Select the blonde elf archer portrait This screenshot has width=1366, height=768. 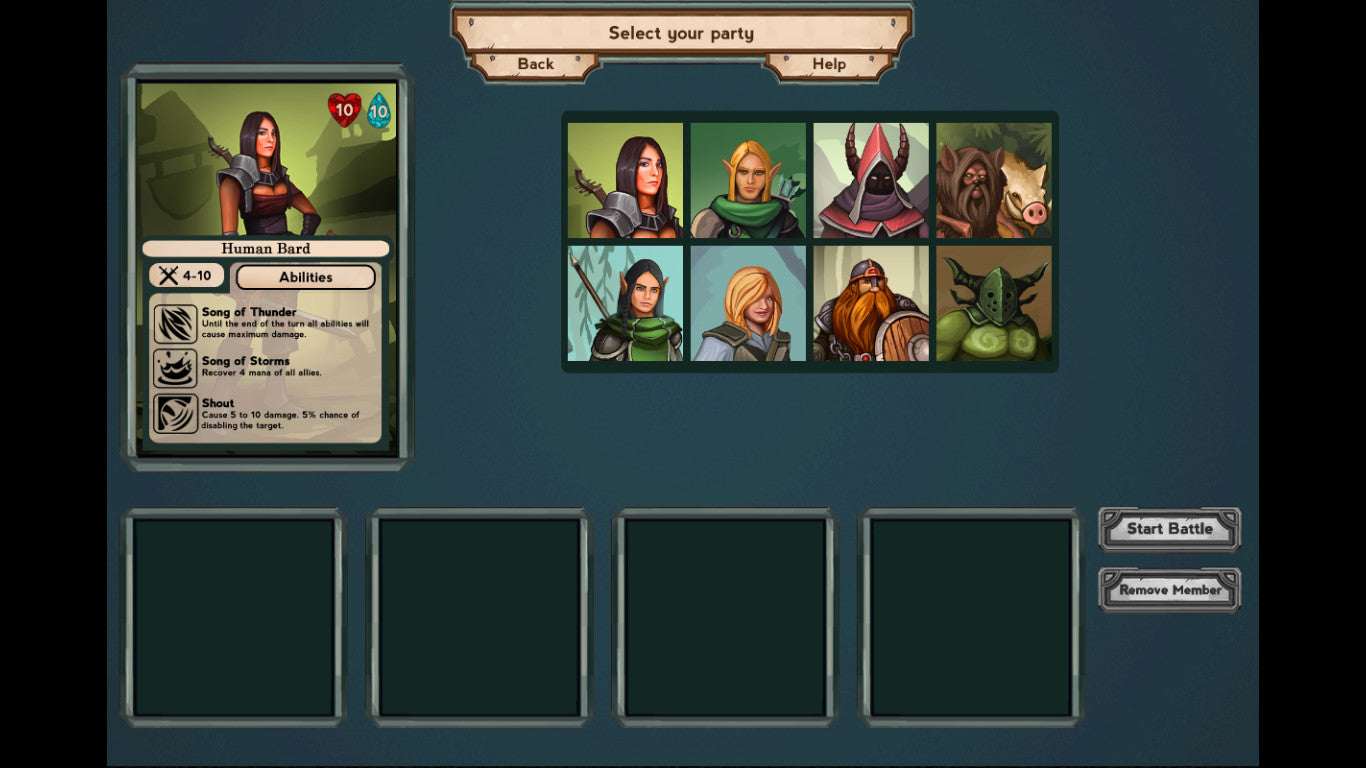click(x=747, y=180)
